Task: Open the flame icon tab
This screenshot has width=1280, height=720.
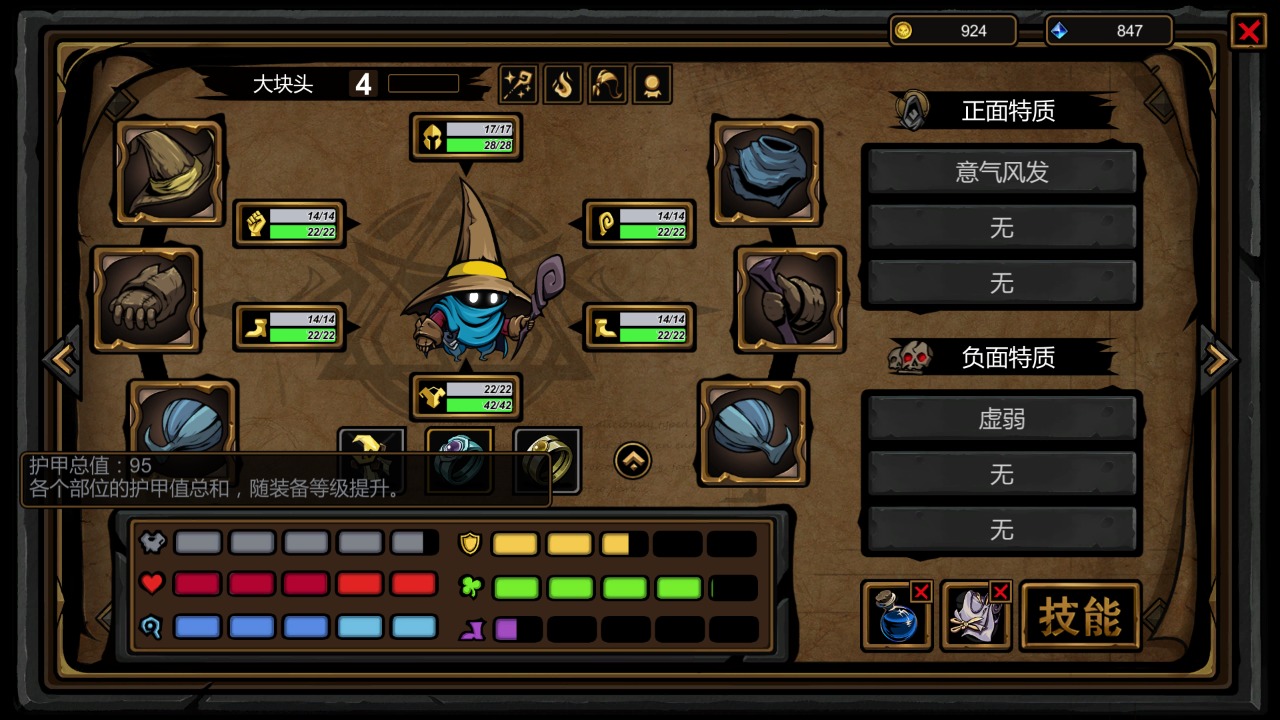Action: click(x=563, y=85)
